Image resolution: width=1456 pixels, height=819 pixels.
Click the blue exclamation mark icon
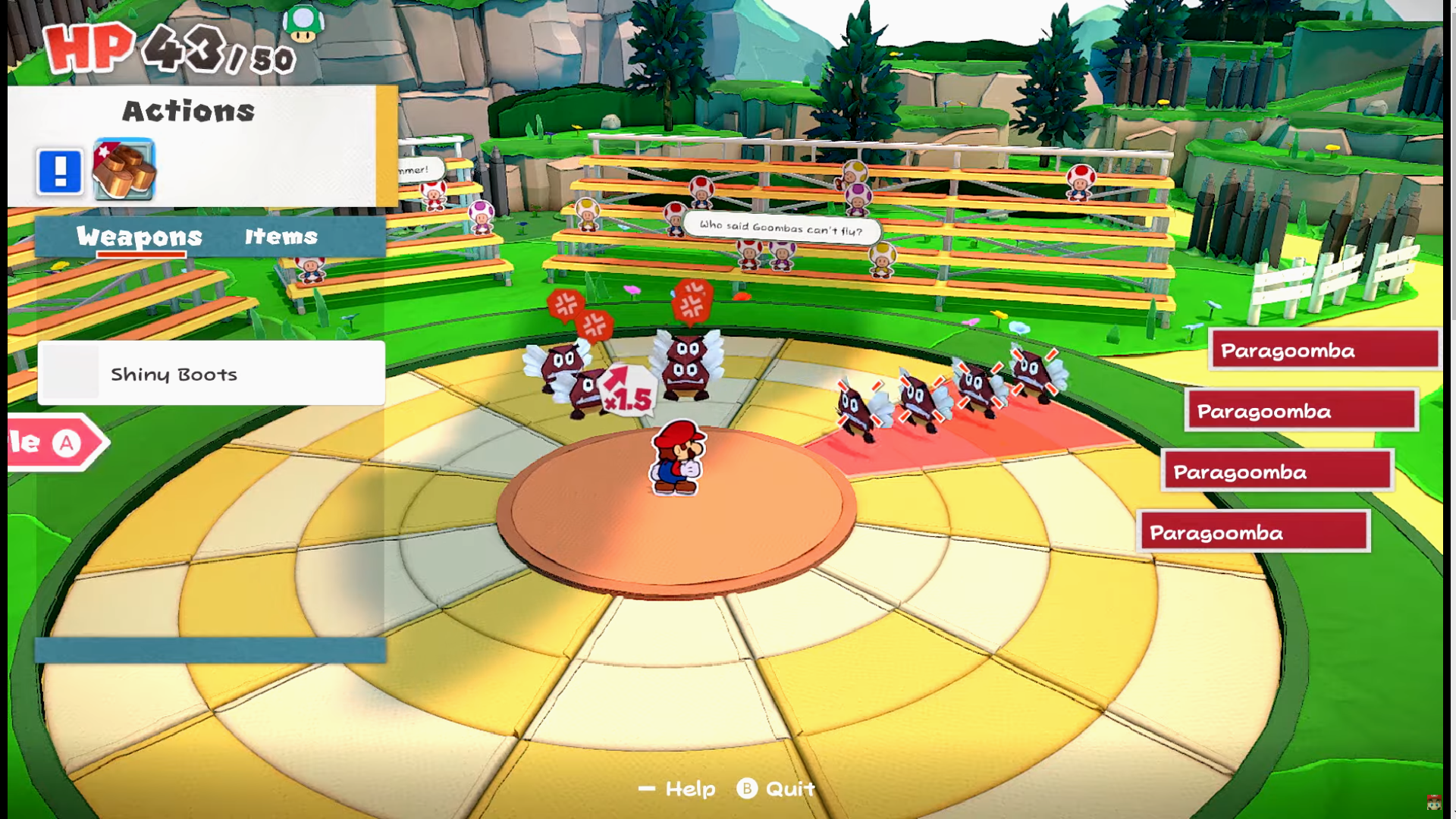(x=60, y=171)
